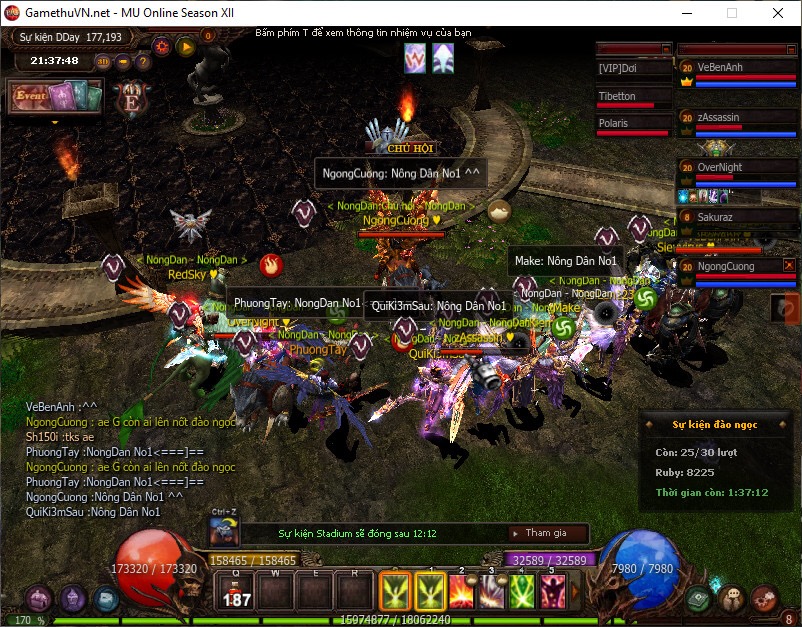The image size is (802, 627).
Task: Open the question mark help button
Action: 143,61
